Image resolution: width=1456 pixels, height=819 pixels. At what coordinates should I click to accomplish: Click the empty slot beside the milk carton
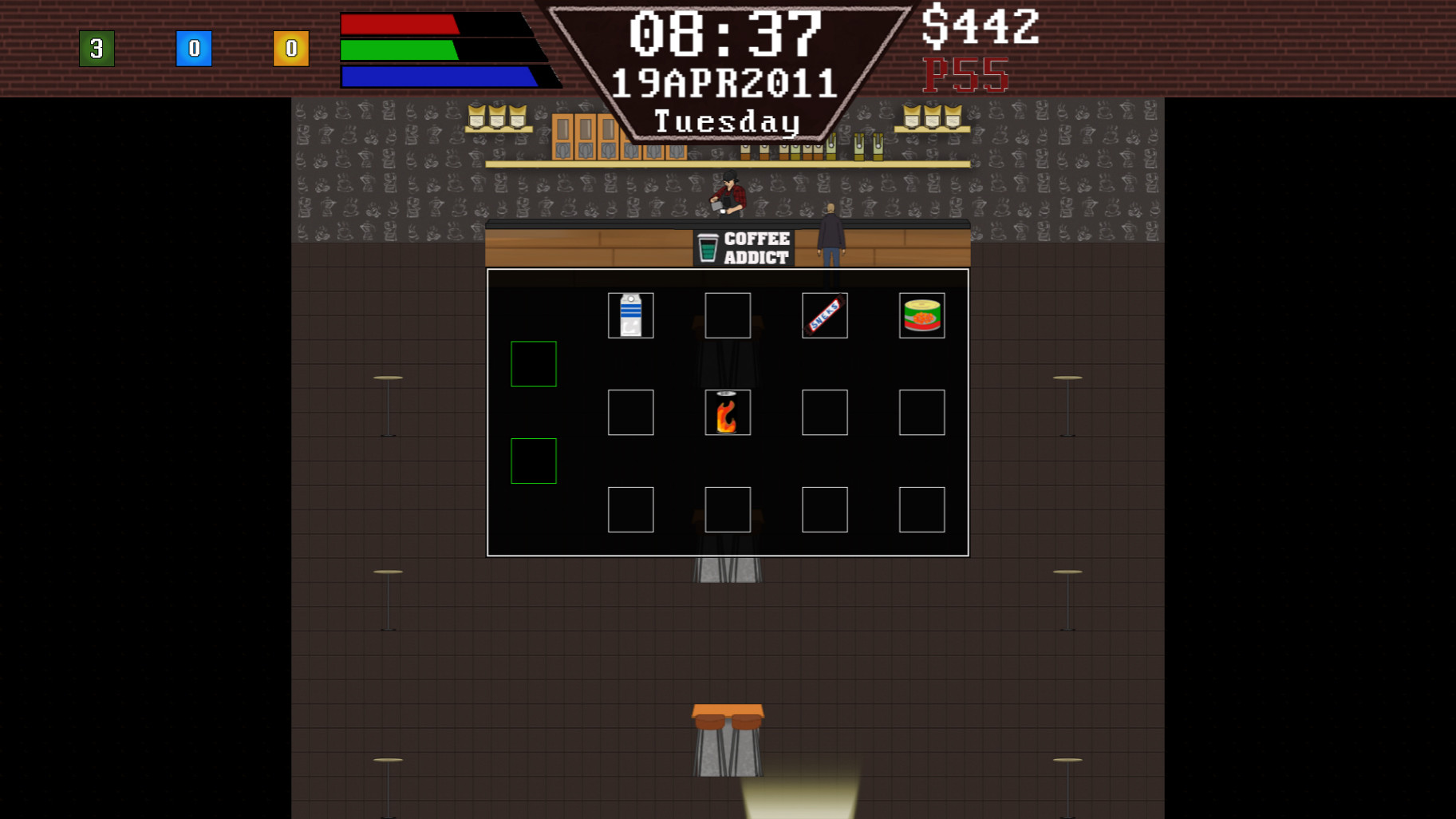[x=727, y=315]
